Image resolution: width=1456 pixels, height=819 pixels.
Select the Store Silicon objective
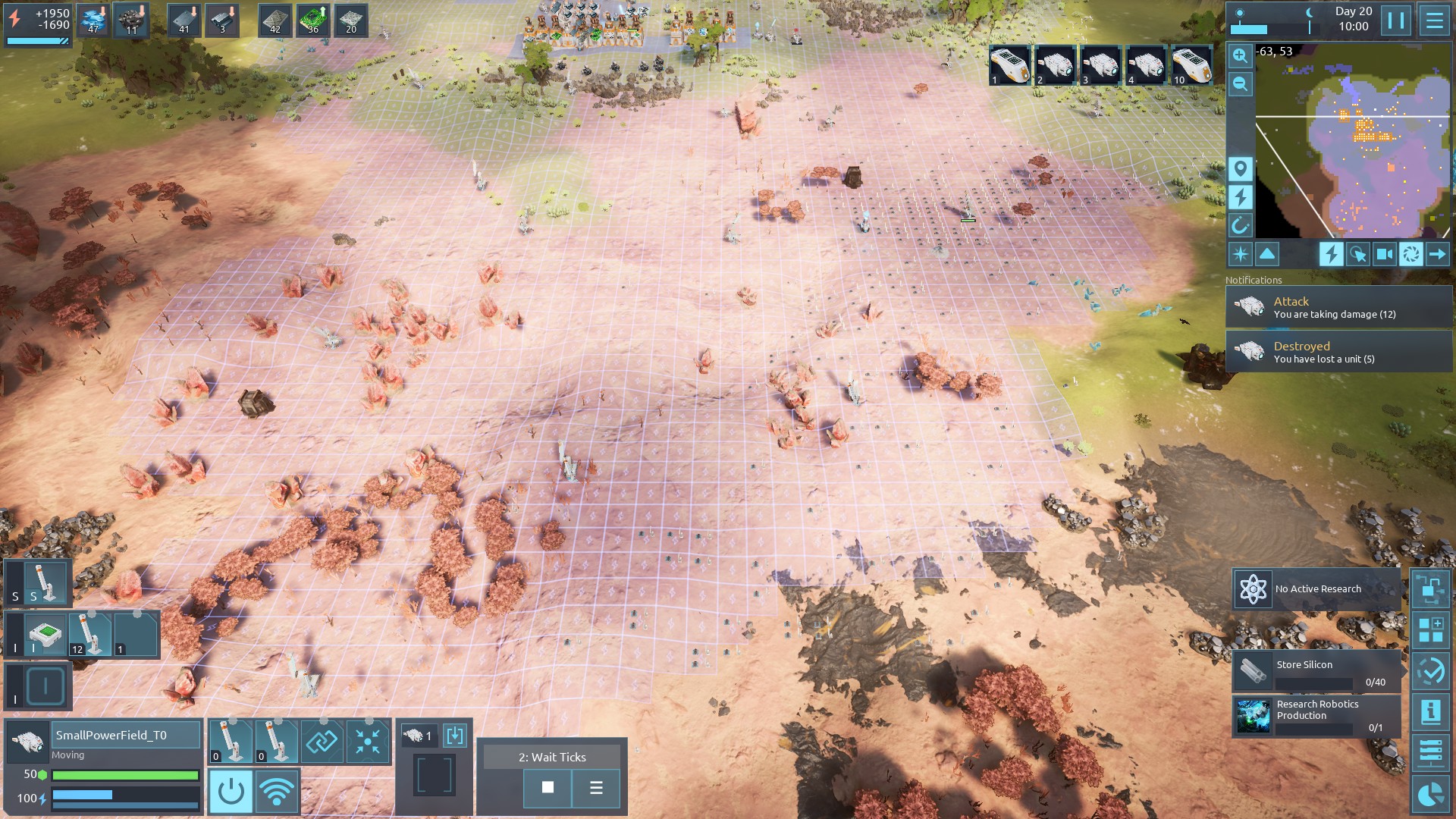click(x=1316, y=671)
